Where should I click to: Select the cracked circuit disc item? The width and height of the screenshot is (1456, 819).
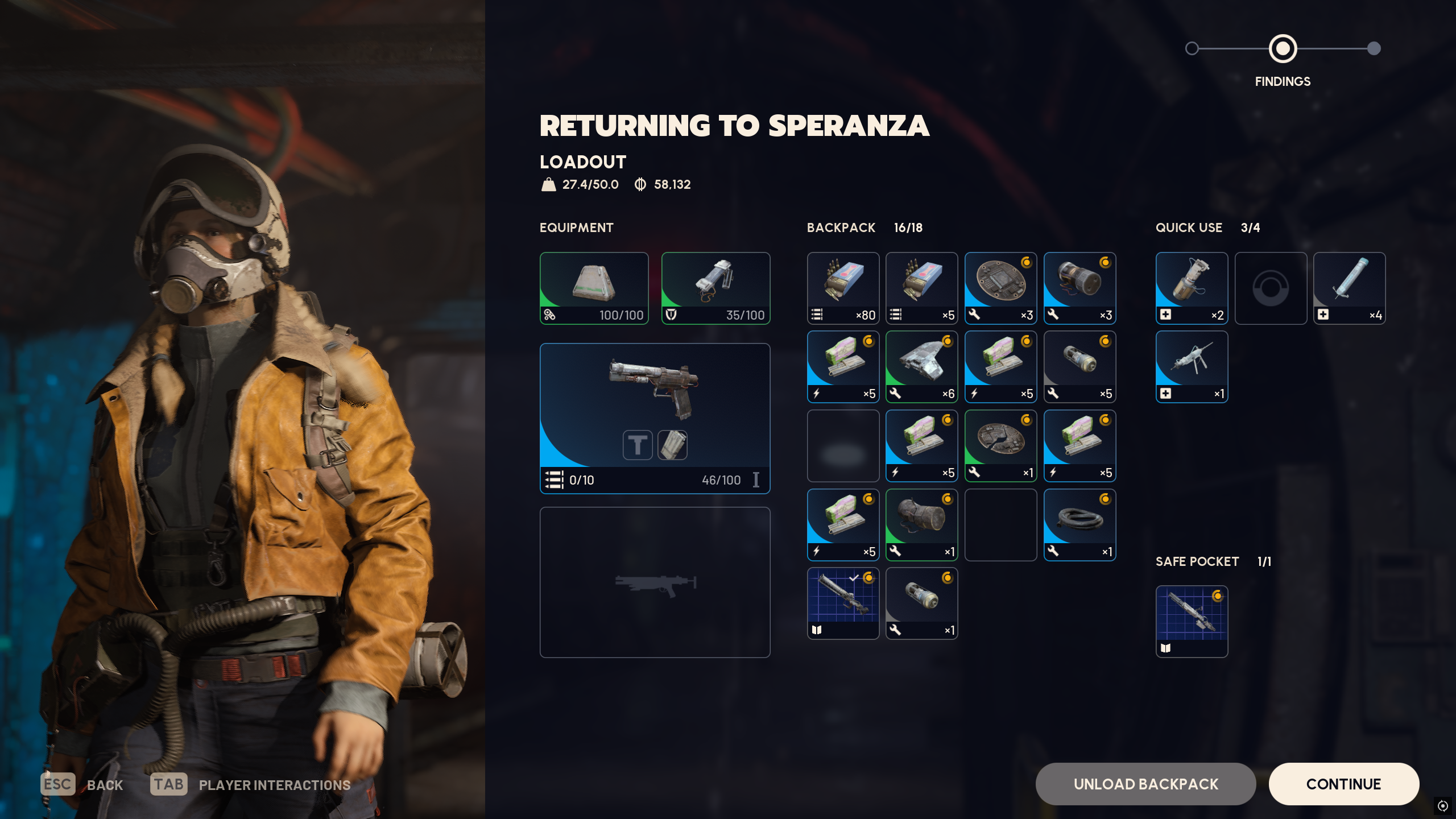tap(1000, 446)
